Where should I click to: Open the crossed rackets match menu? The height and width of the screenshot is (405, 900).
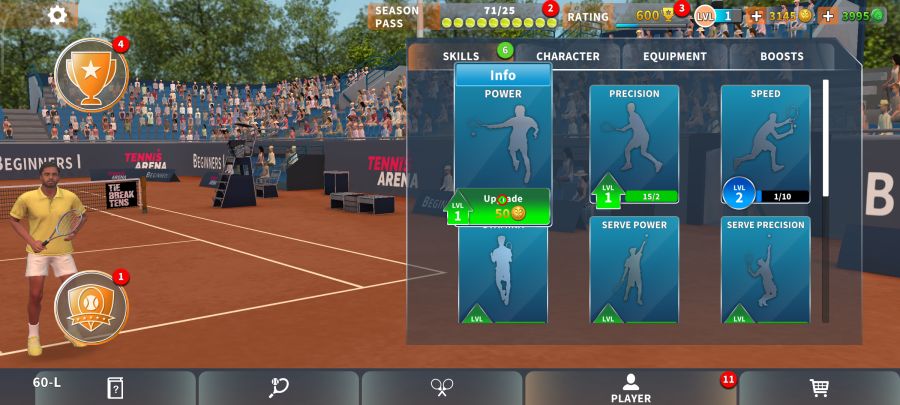[x=442, y=388]
